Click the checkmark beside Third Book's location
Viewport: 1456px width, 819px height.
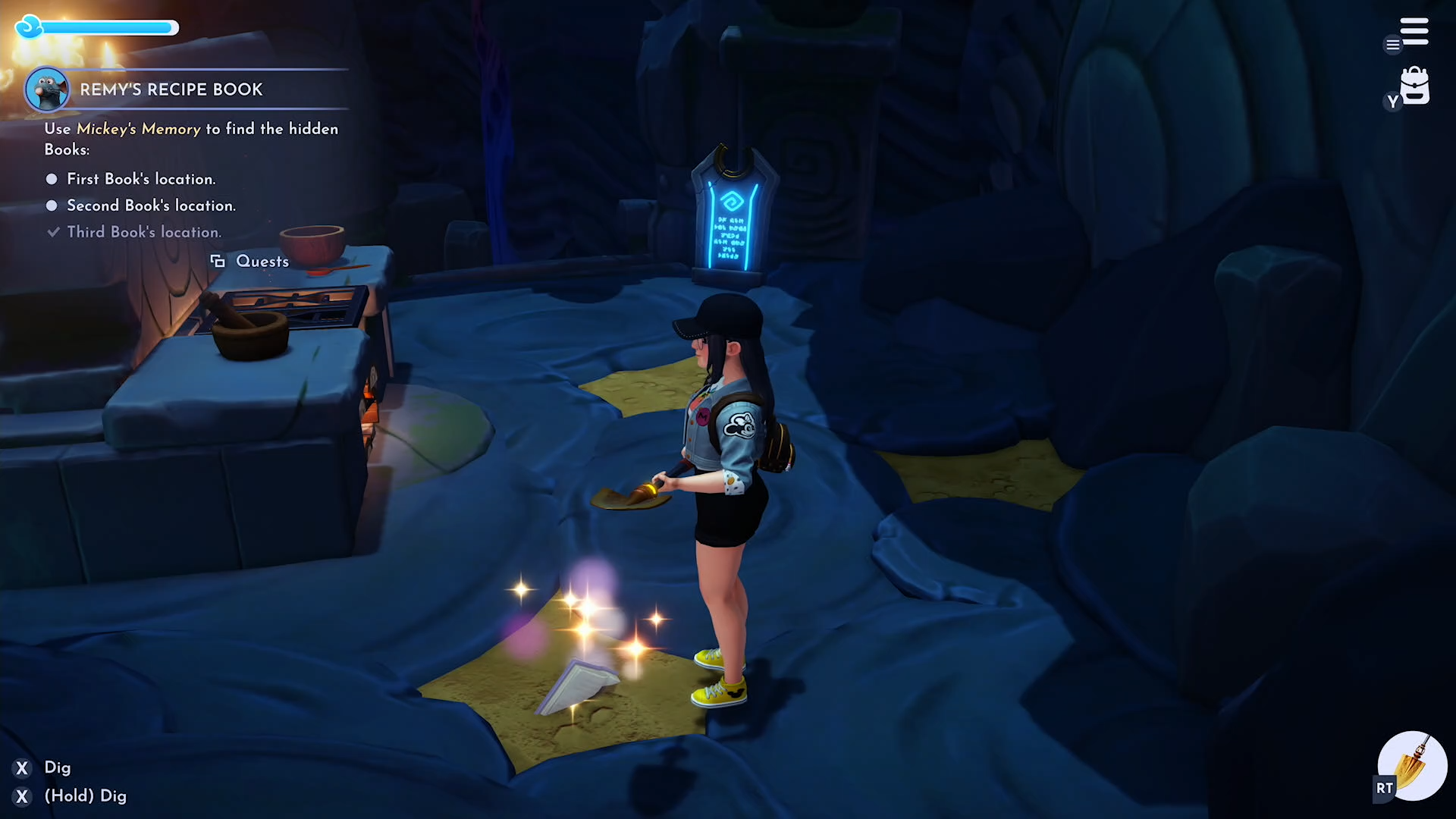pyautogui.click(x=52, y=232)
